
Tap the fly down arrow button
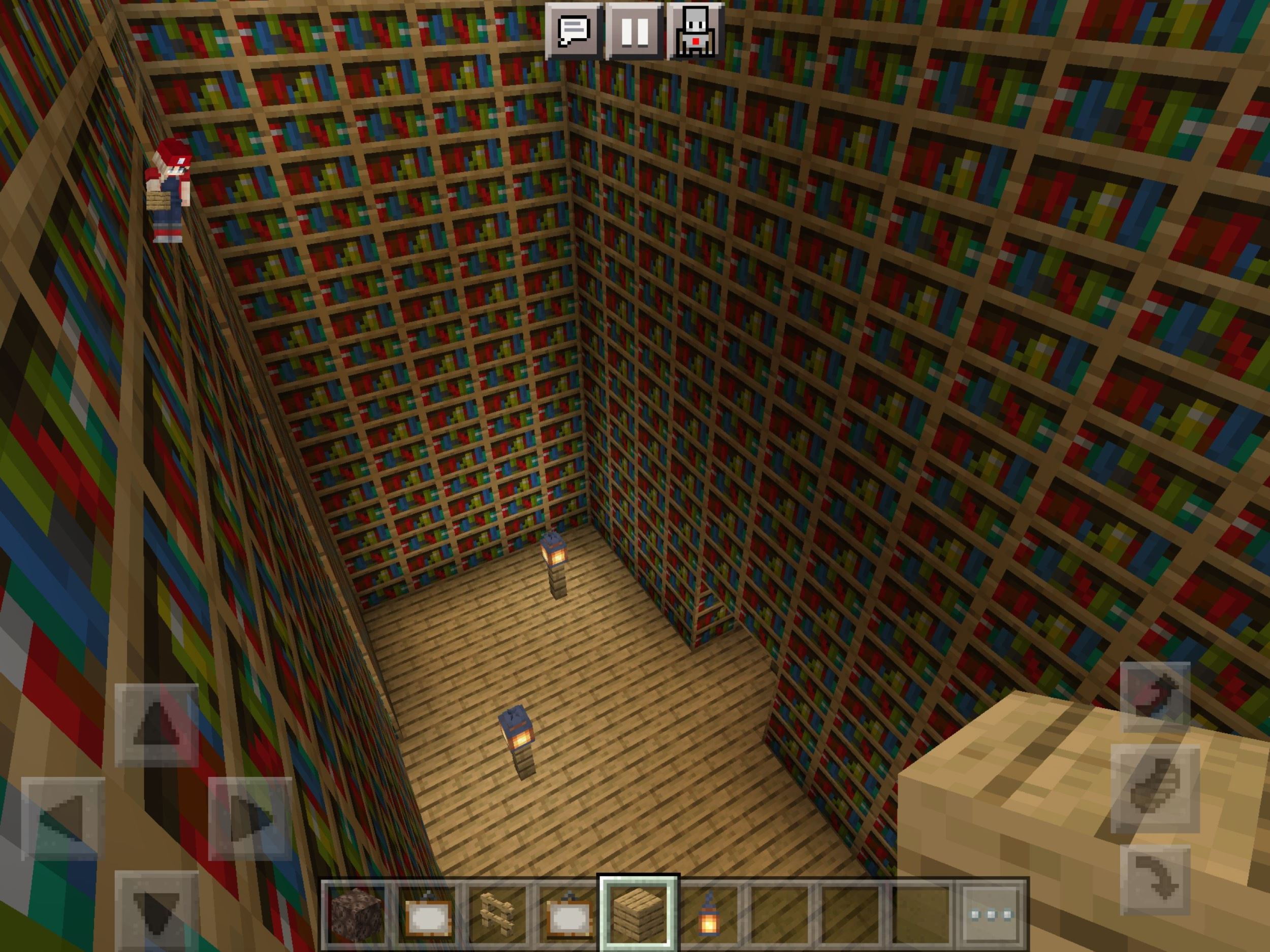click(x=1155, y=880)
